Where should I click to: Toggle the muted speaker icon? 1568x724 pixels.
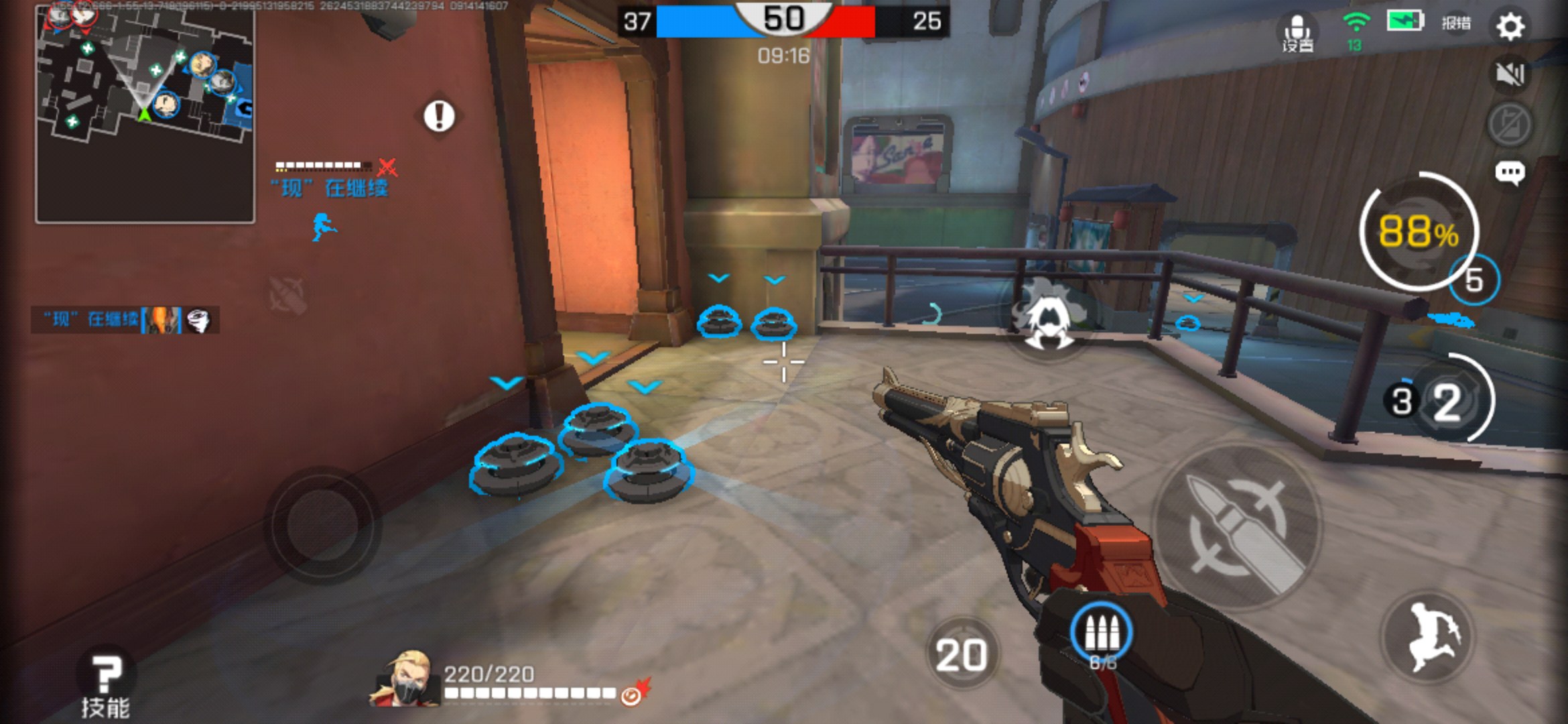pyautogui.click(x=1510, y=74)
